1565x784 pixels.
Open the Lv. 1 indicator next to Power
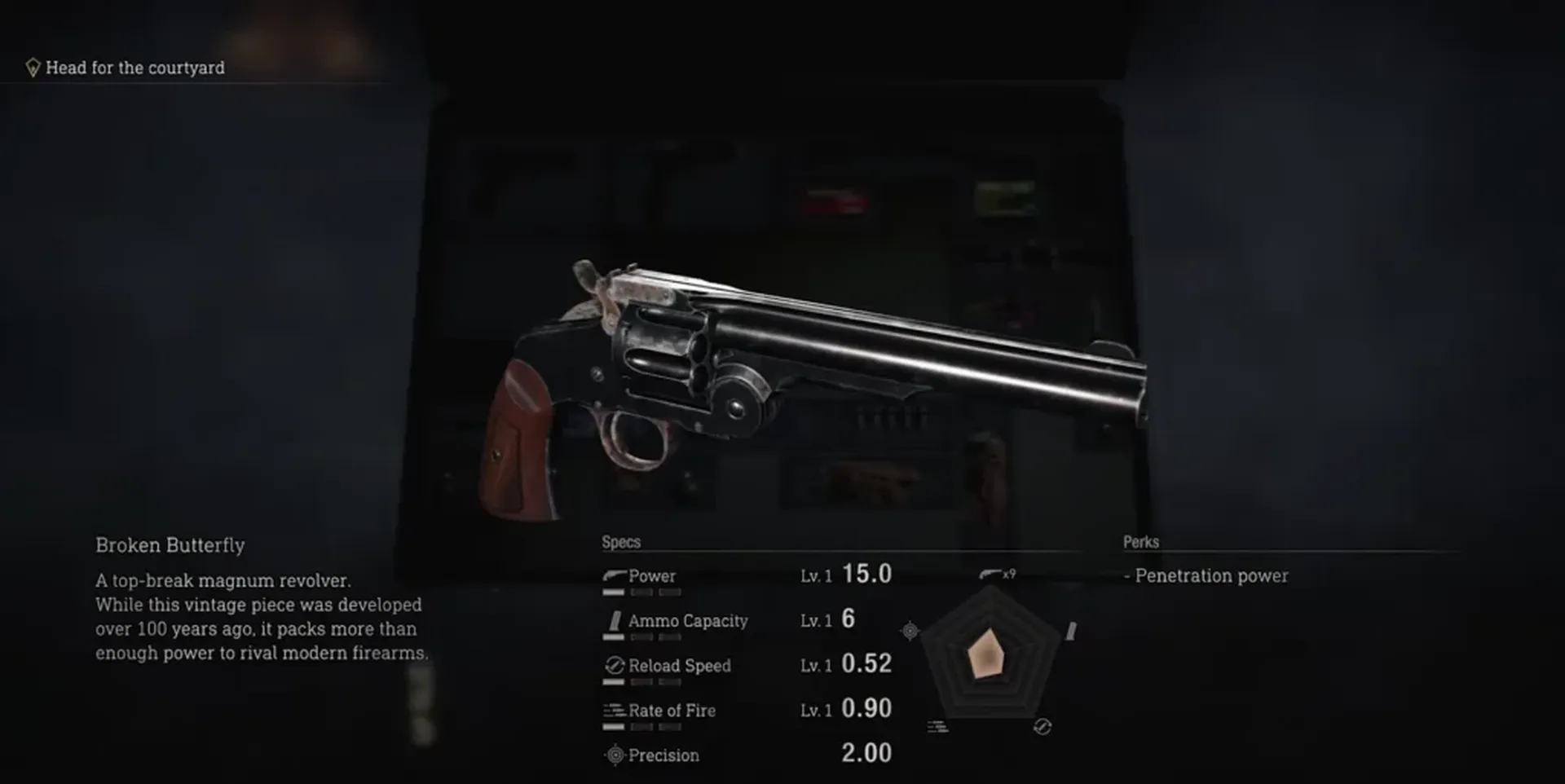(x=816, y=575)
